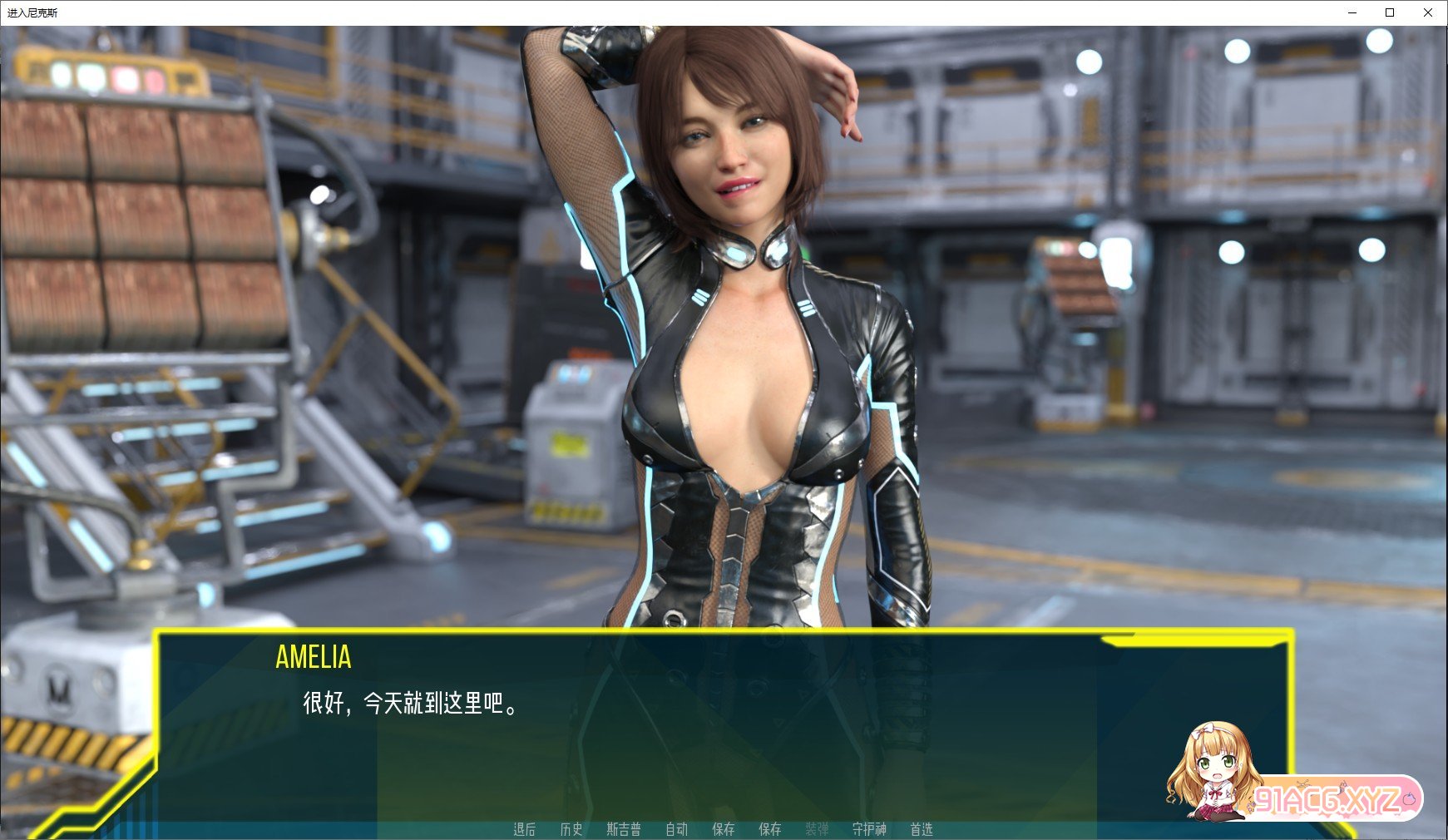The width and height of the screenshot is (1448, 840).
Task: Activate the 斯吉普 (skip) option
Action: click(623, 829)
